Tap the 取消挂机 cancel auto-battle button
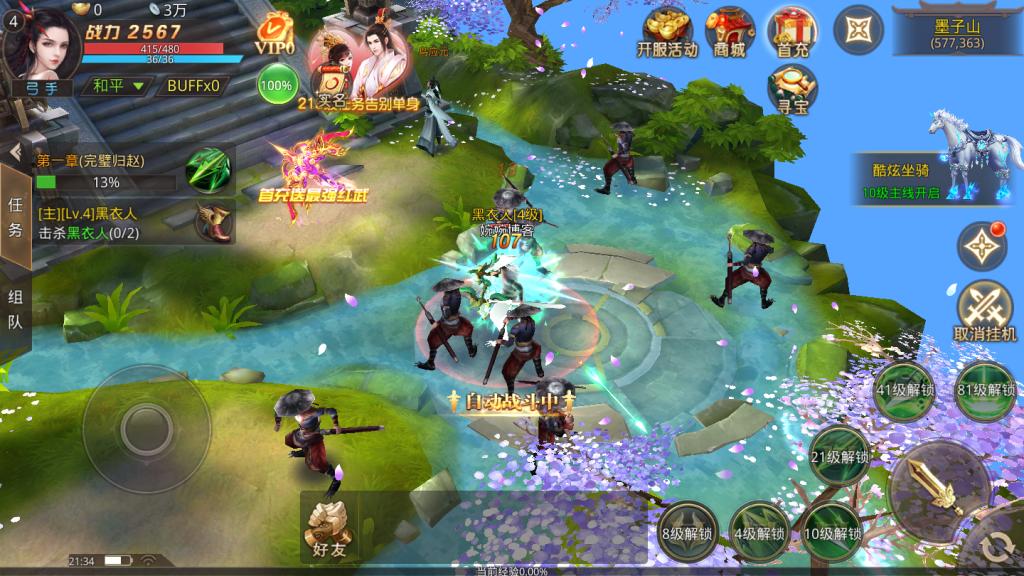Screen dimensions: 1024x576 coord(985,311)
